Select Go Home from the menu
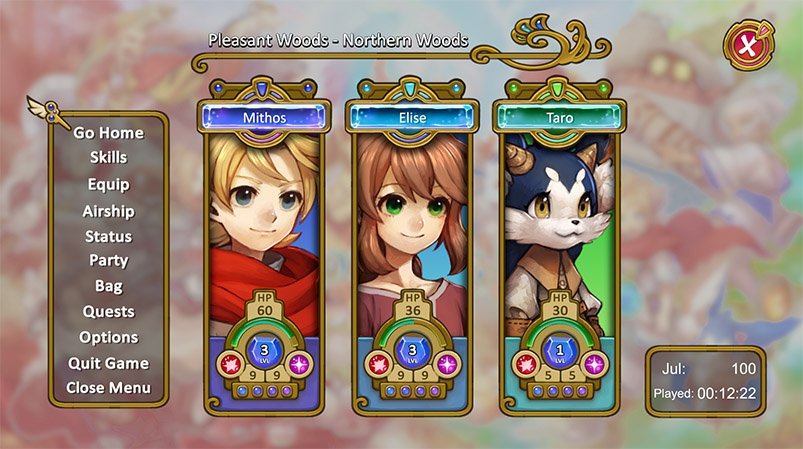Viewport: 803px width, 449px height. point(108,133)
